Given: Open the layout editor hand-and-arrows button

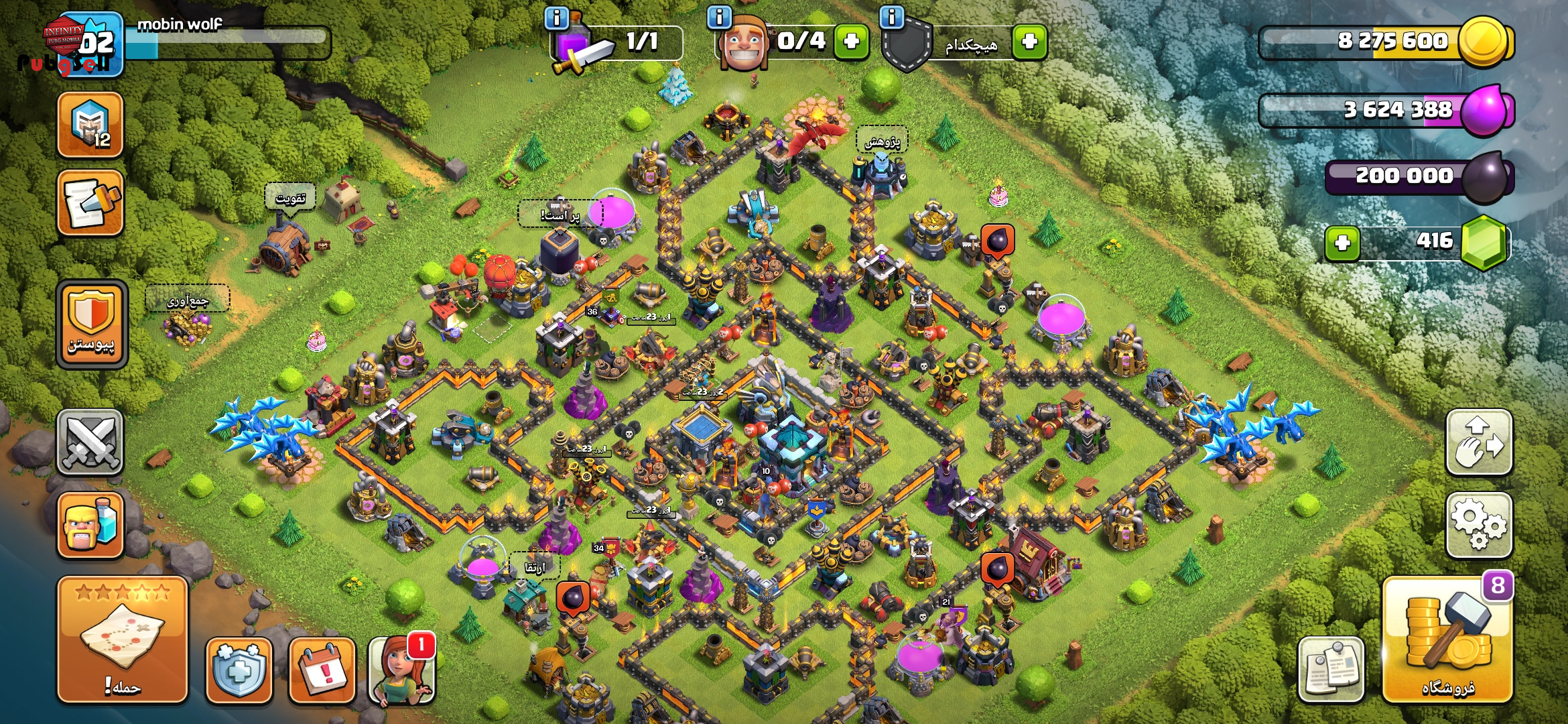Looking at the screenshot, I should click(x=1479, y=442).
